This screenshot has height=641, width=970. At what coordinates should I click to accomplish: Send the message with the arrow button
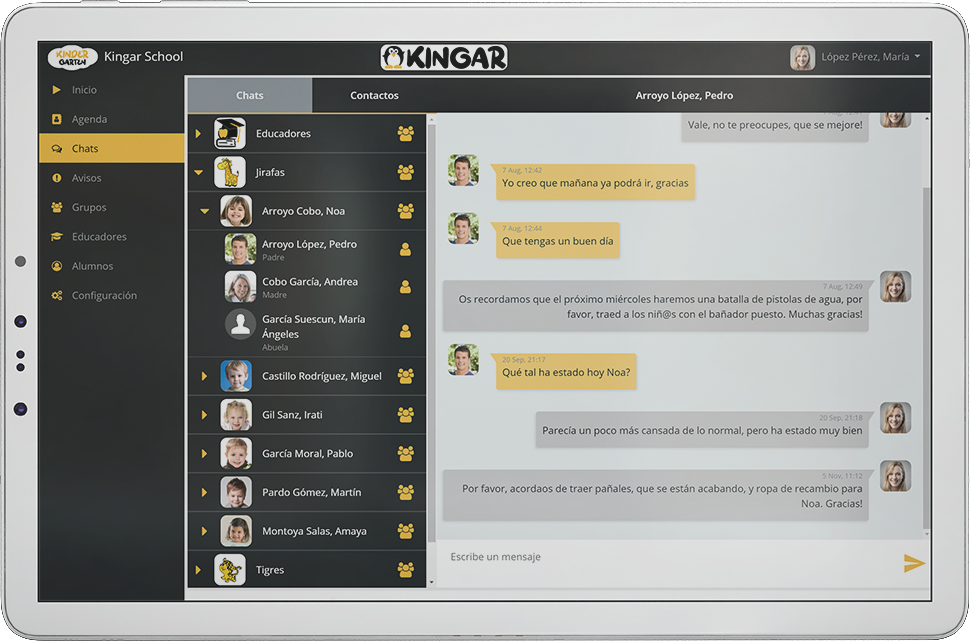(x=913, y=563)
